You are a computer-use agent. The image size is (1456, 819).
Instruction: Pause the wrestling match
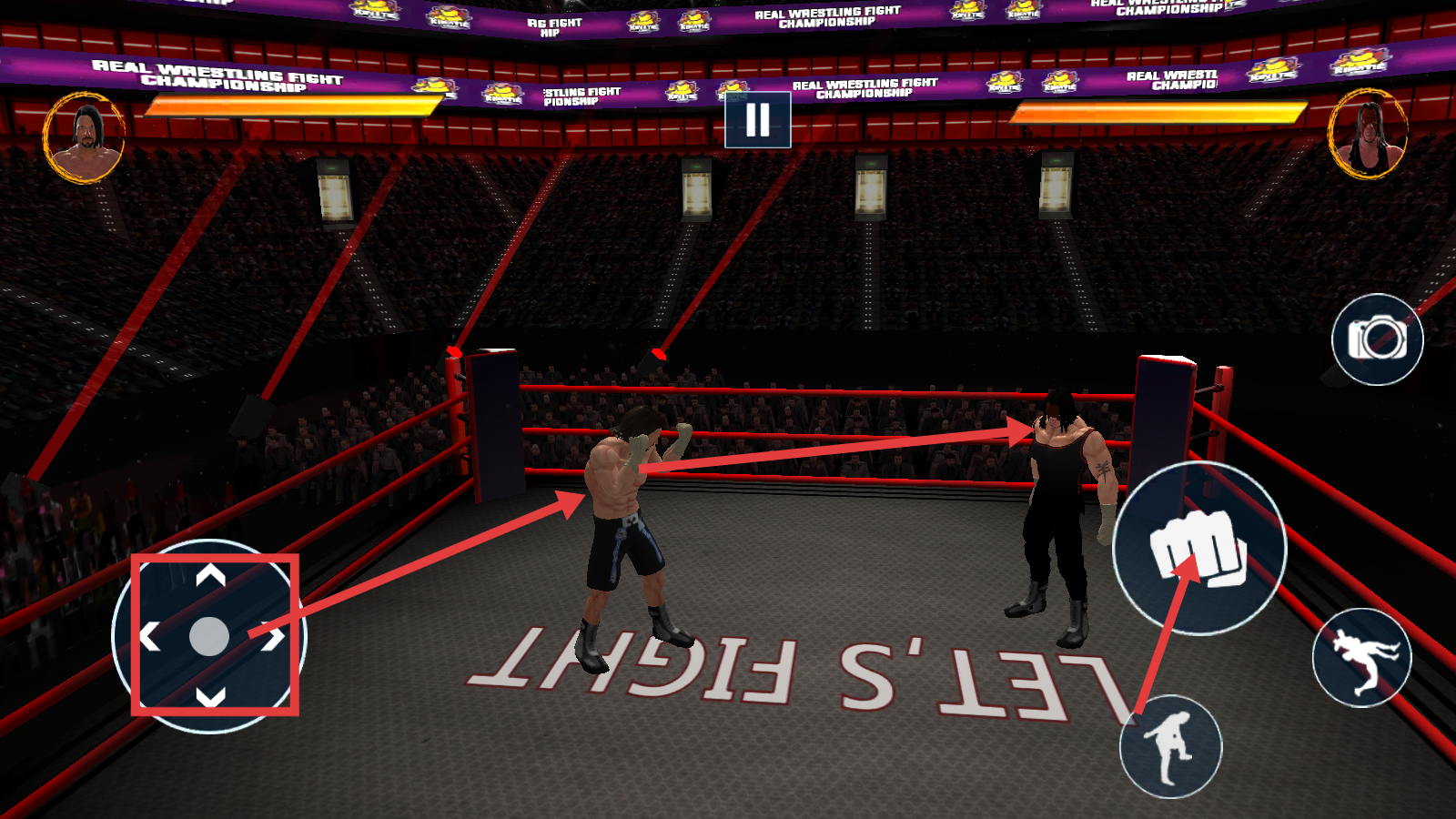point(757,120)
